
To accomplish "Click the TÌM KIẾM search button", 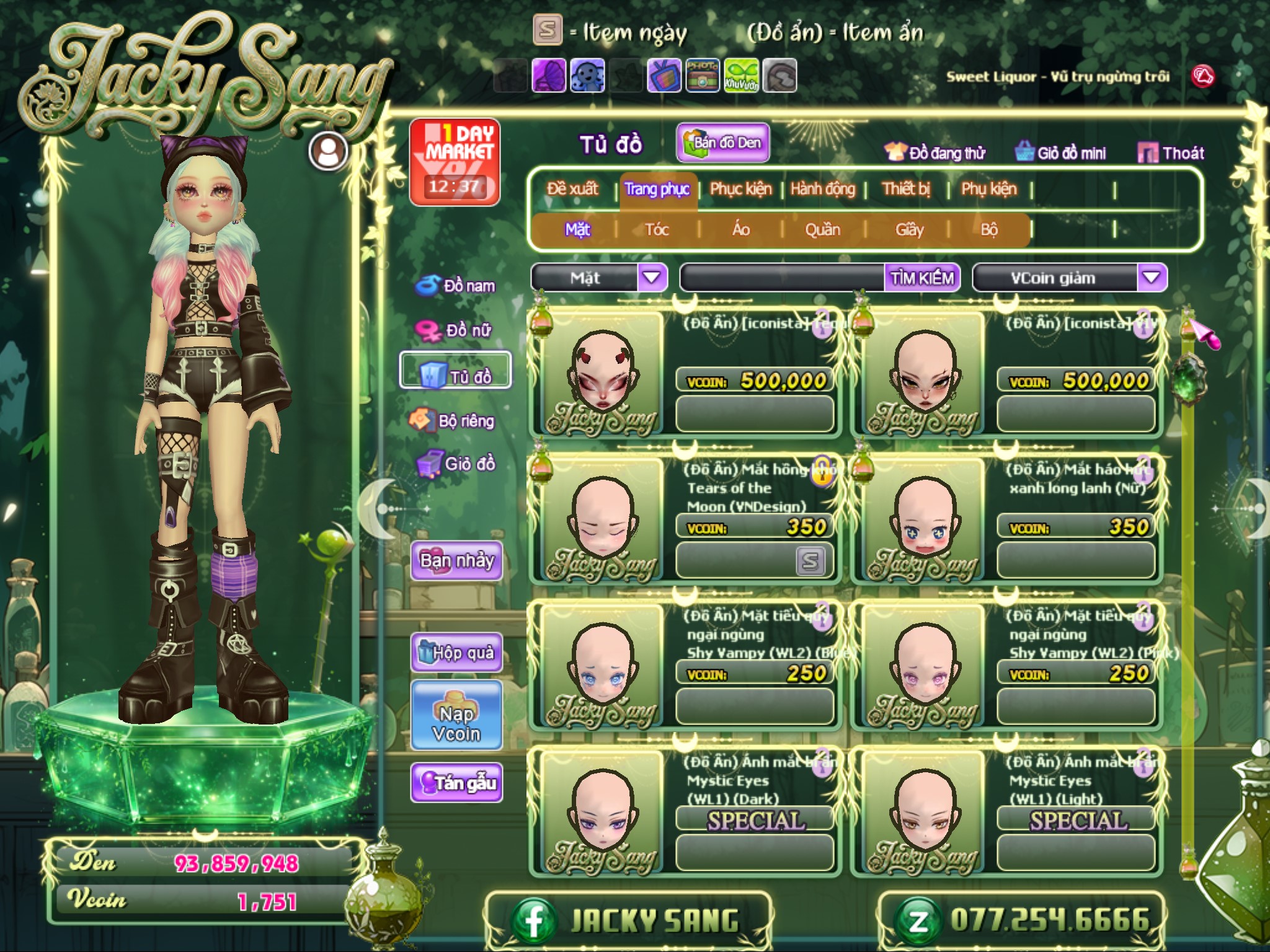I will tap(921, 278).
